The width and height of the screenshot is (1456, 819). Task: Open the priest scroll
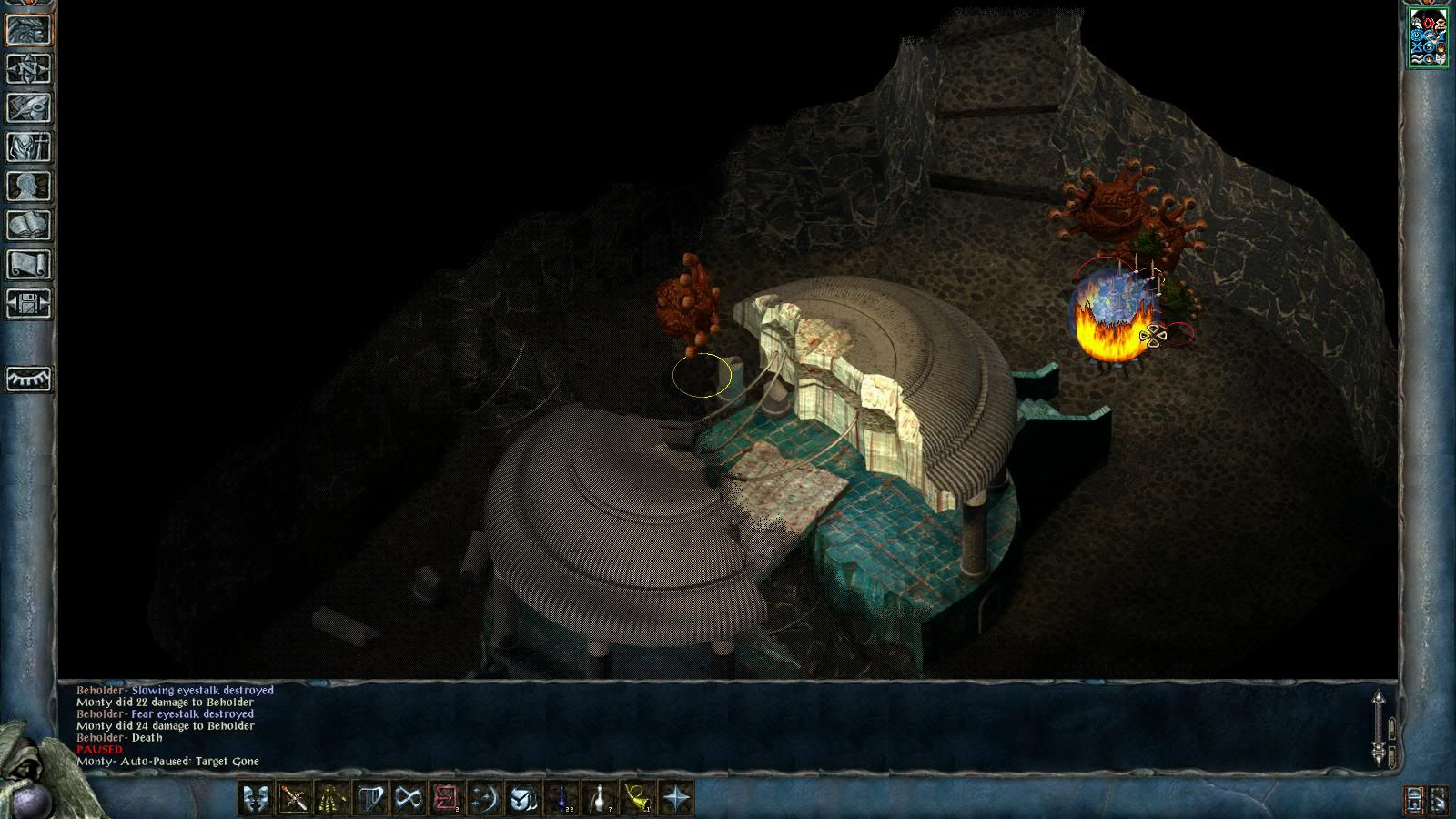pos(29,264)
